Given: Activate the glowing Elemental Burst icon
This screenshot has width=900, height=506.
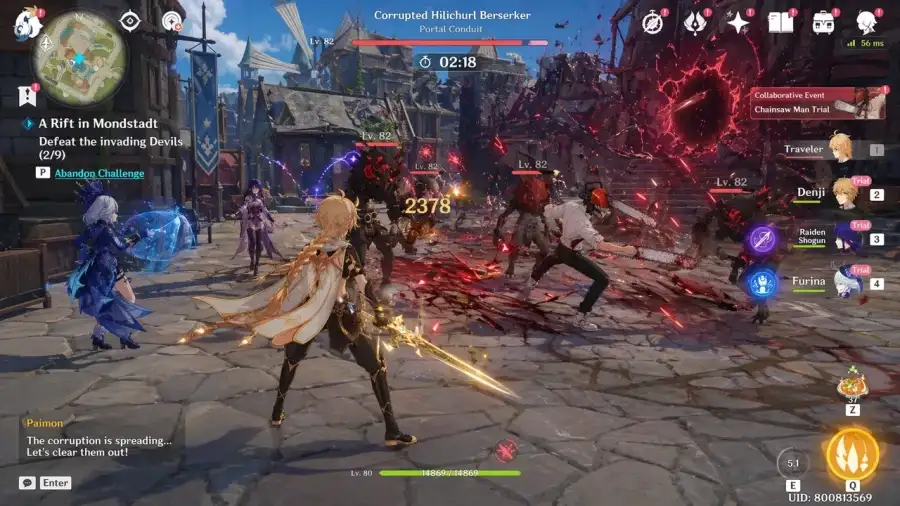Looking at the screenshot, I should click(x=852, y=455).
